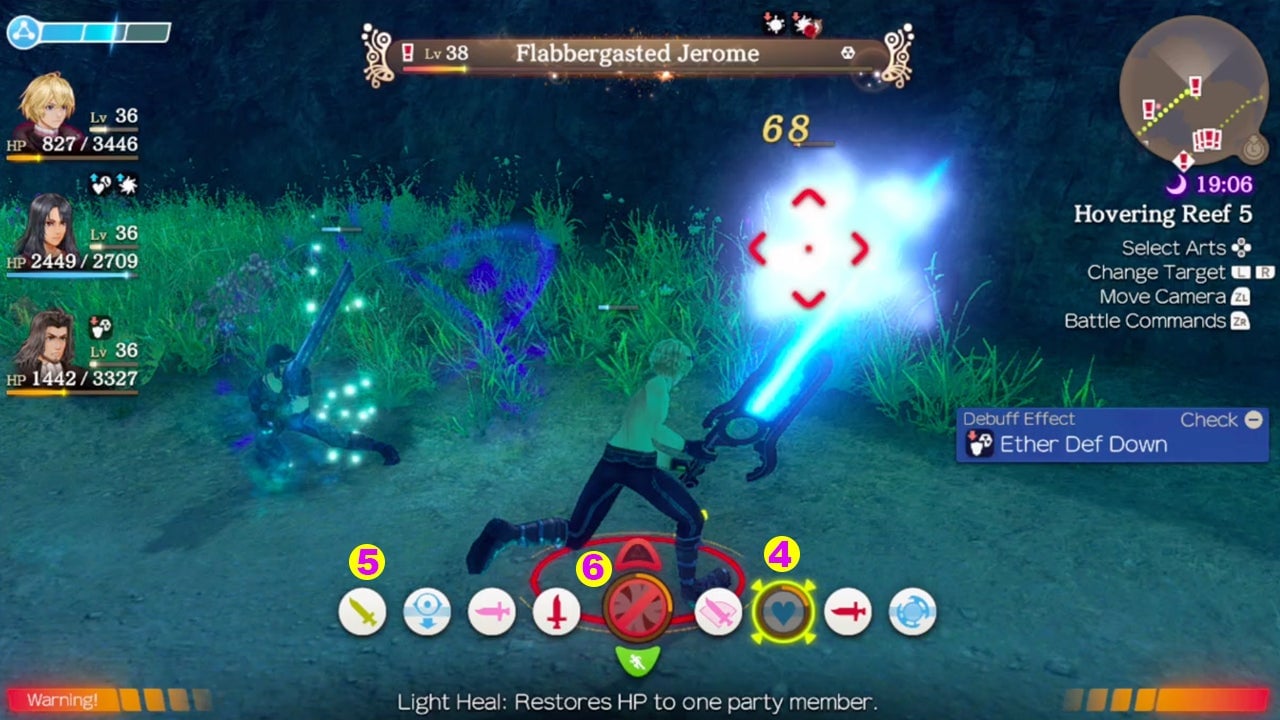Click the Hovering Reef 5 location label
The height and width of the screenshot is (720, 1280).
click(1164, 214)
